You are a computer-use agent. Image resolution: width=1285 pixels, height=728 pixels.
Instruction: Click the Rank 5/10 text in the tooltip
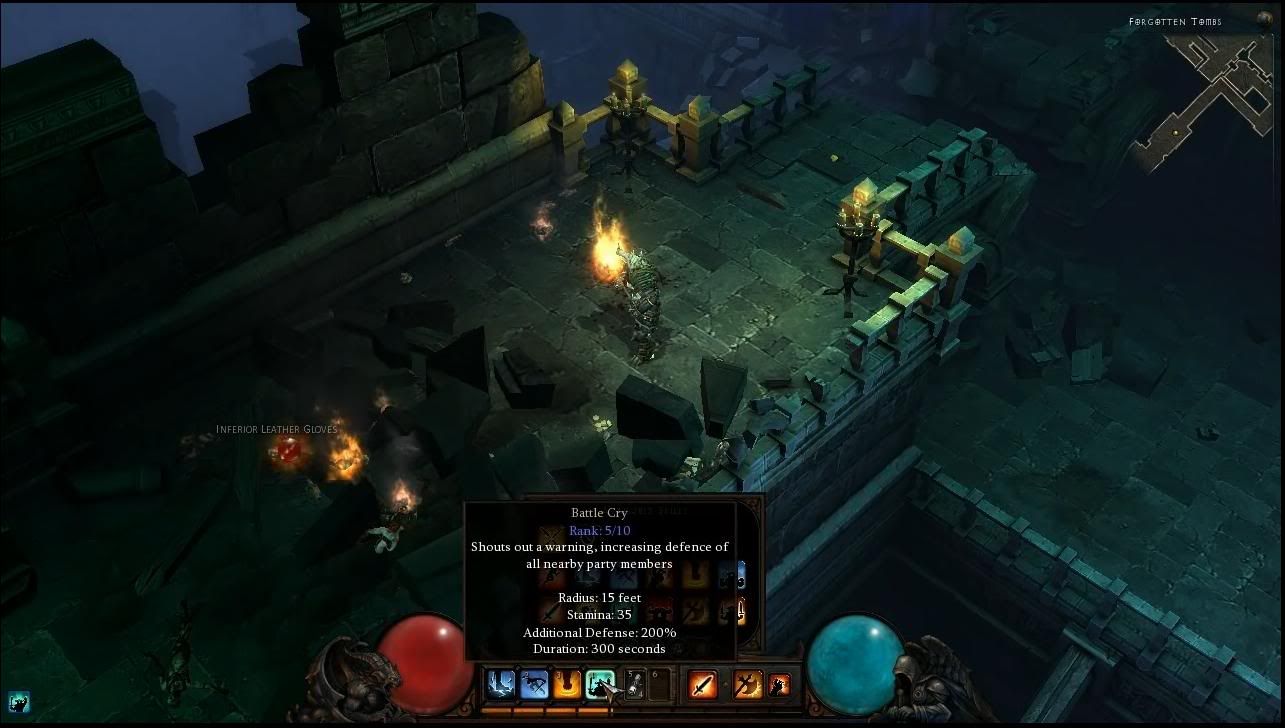[599, 530]
